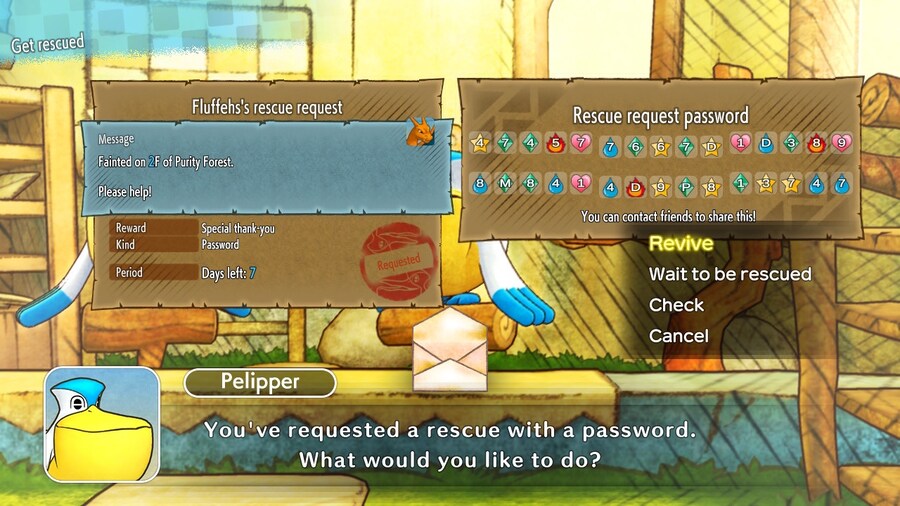Pick the Check menu entry
The width and height of the screenshot is (900, 506).
[676, 305]
